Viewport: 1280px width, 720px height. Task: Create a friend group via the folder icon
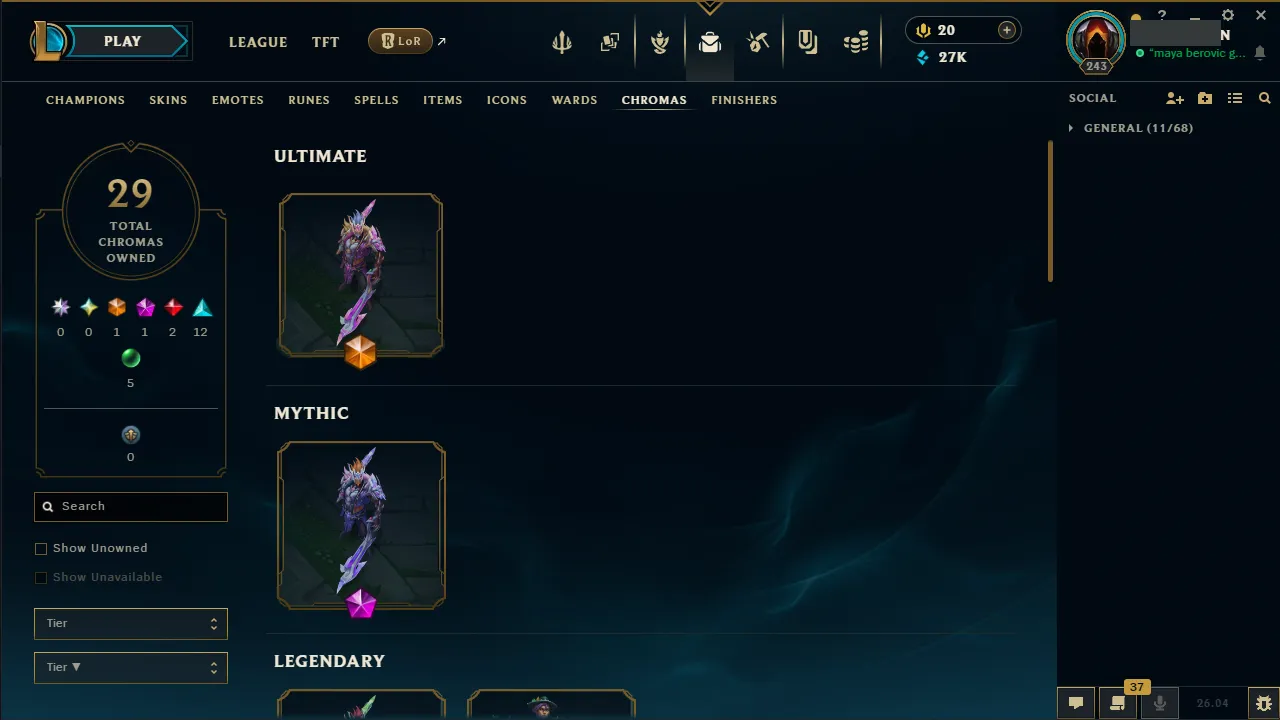click(x=1204, y=98)
